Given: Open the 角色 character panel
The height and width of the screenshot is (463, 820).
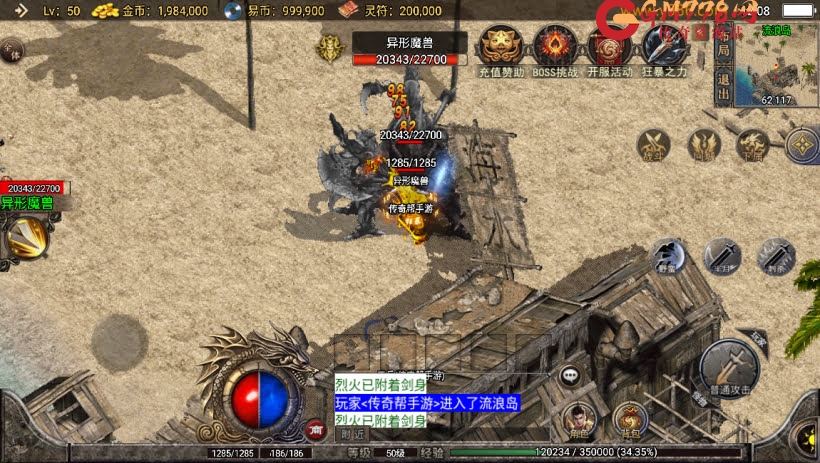Looking at the screenshot, I should (578, 419).
